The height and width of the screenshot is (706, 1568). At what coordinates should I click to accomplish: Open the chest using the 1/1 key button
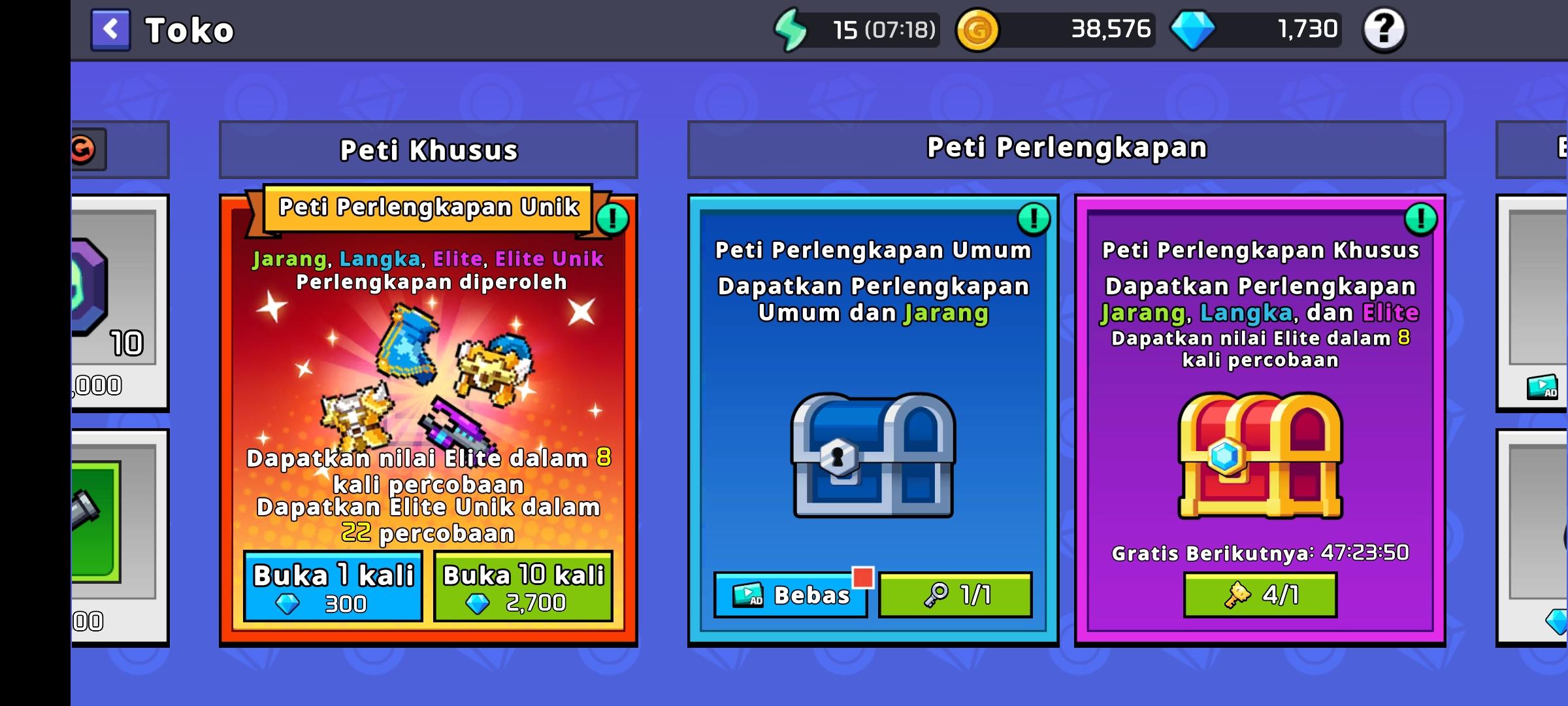point(955,595)
